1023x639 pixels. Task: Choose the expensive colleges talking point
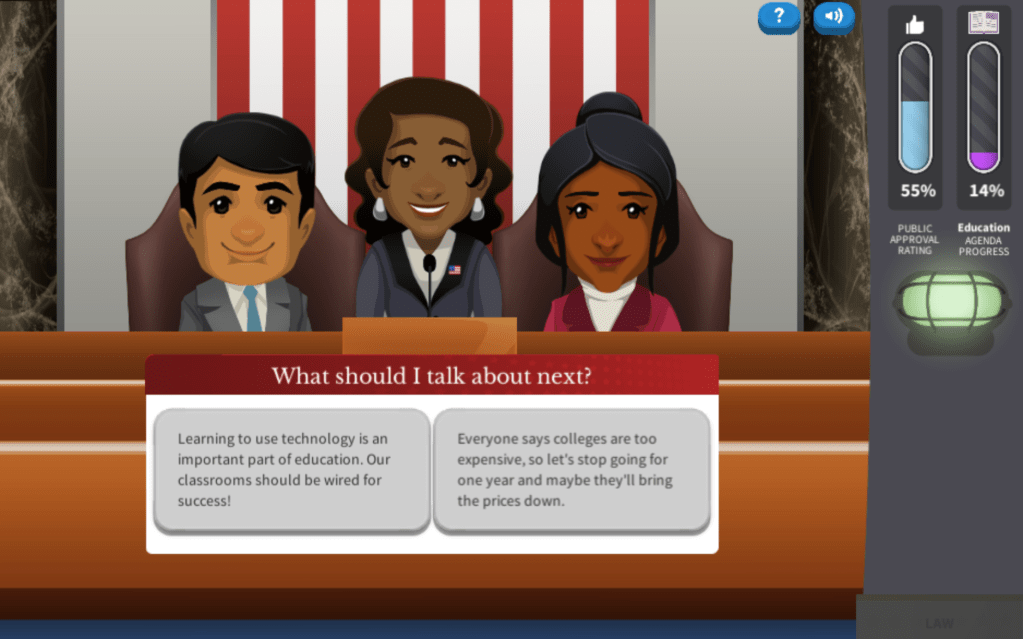(571, 469)
